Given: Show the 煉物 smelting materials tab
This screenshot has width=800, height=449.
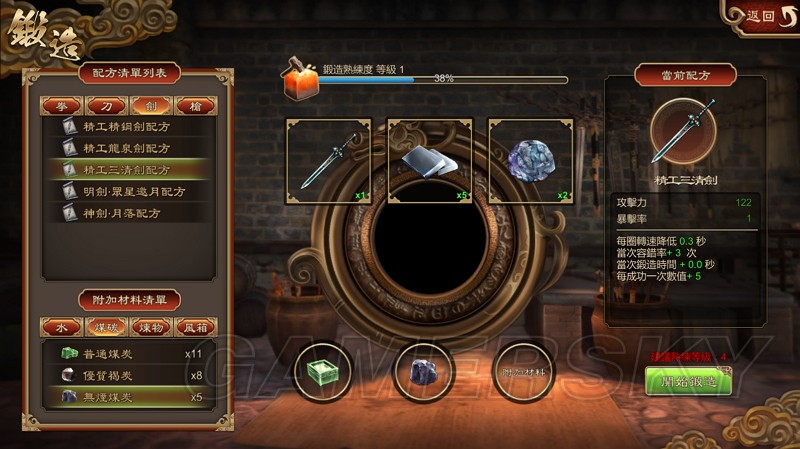Looking at the screenshot, I should pos(150,327).
